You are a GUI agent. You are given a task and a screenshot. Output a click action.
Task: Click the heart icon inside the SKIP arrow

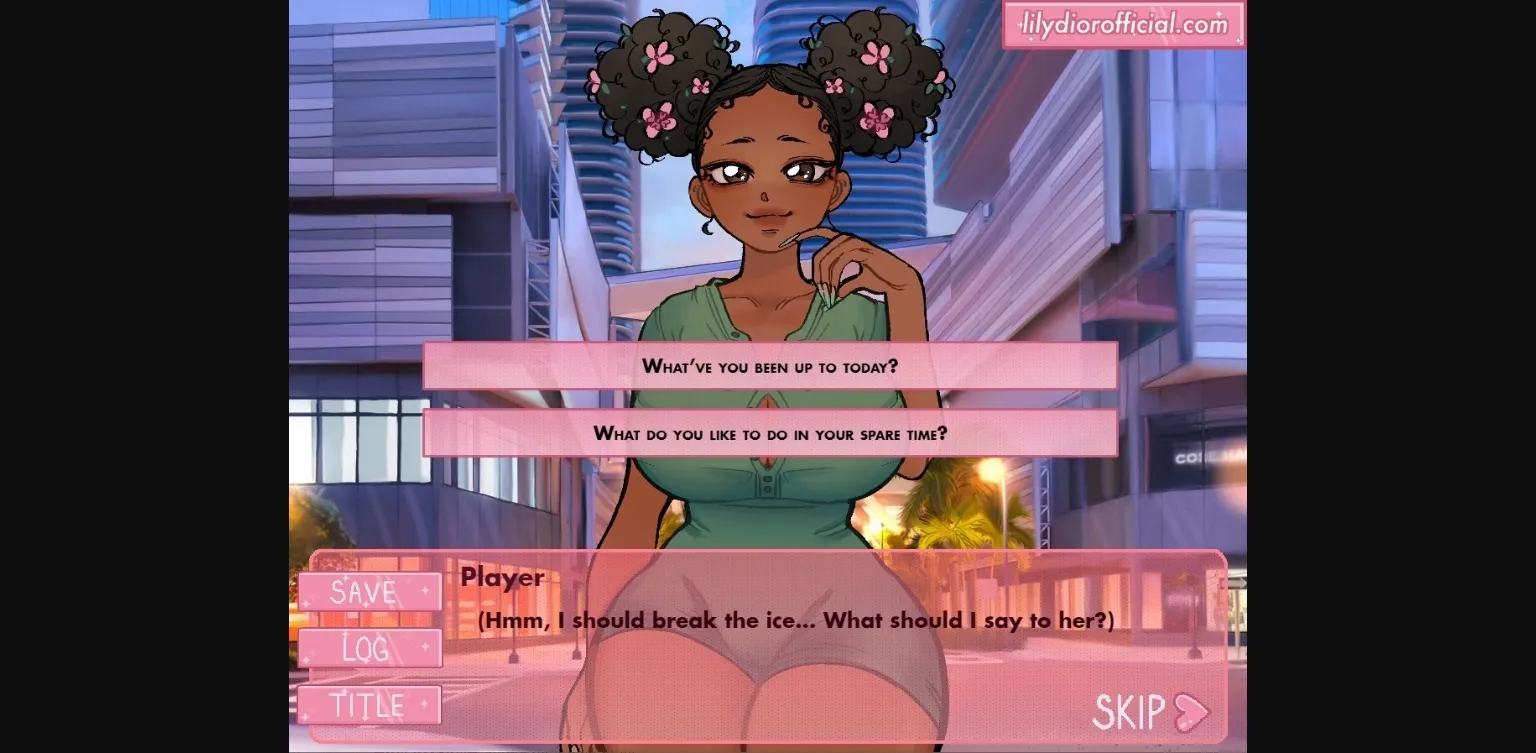pyautogui.click(x=1188, y=713)
